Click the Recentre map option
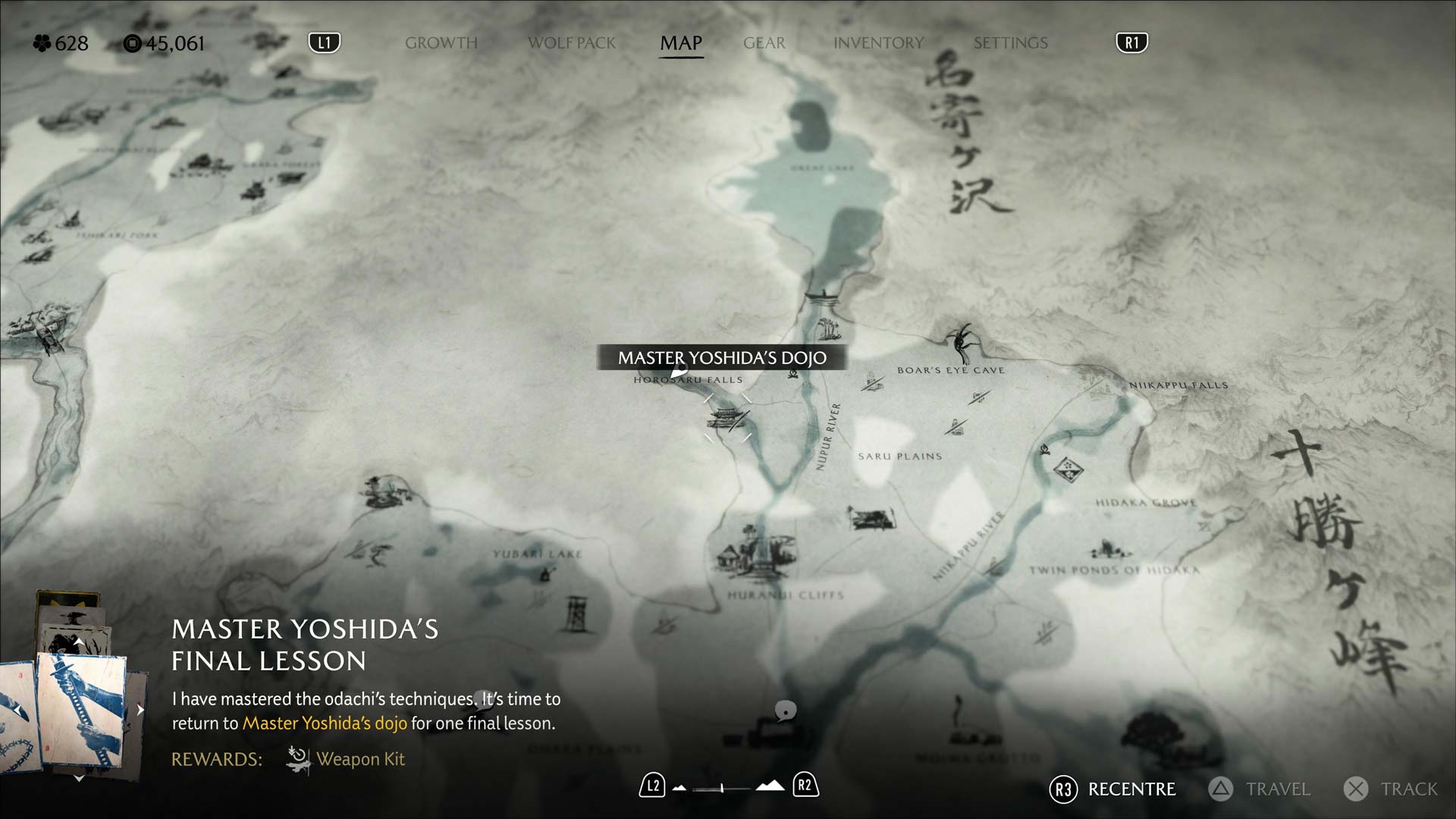This screenshot has width=1456, height=819. (x=1113, y=789)
